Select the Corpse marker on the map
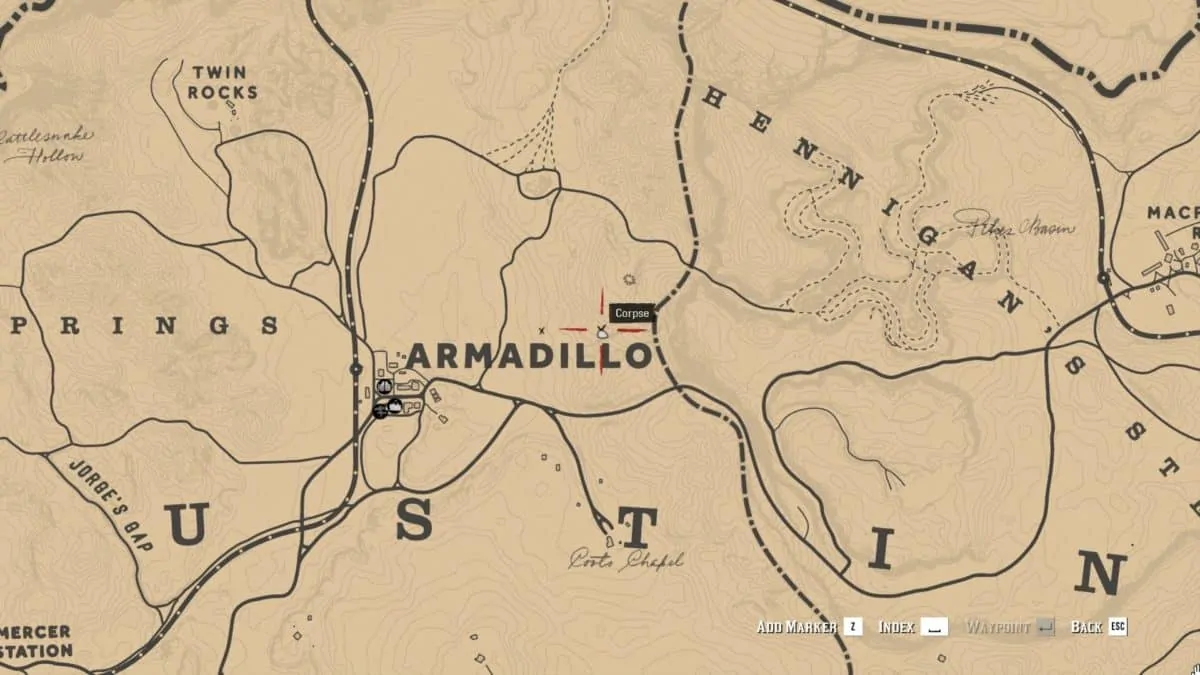This screenshot has width=1200, height=675. tap(602, 331)
